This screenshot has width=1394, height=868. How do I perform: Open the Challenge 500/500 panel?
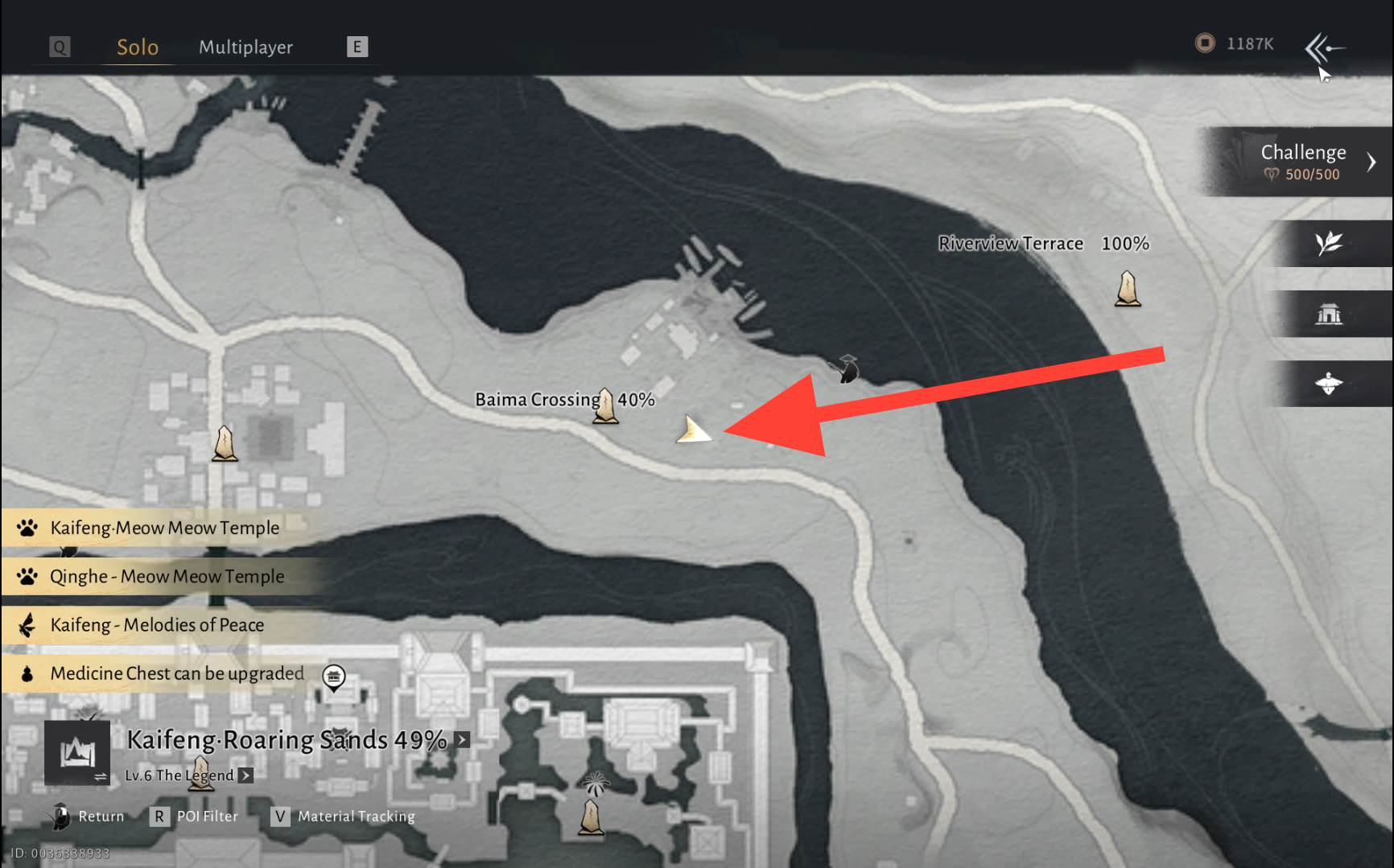tap(1302, 162)
